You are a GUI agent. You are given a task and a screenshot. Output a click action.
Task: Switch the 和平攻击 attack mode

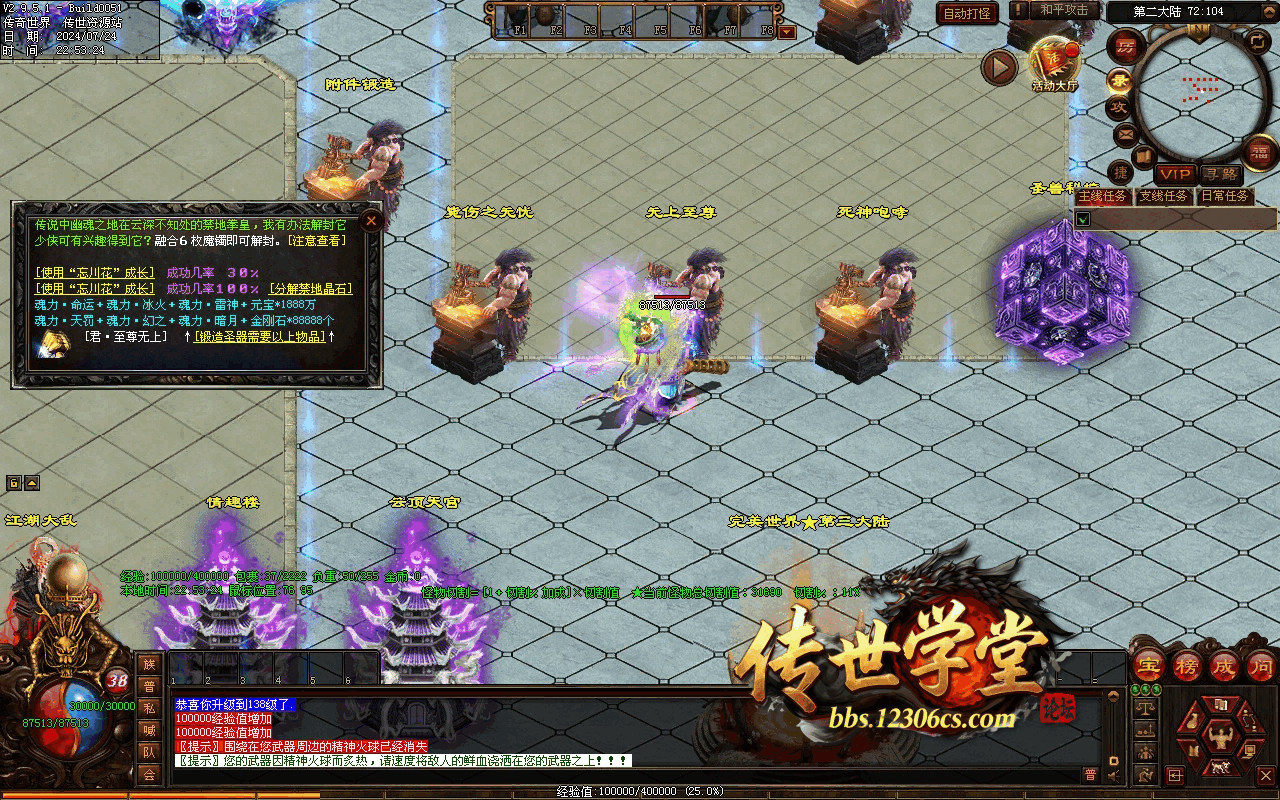[x=1062, y=10]
